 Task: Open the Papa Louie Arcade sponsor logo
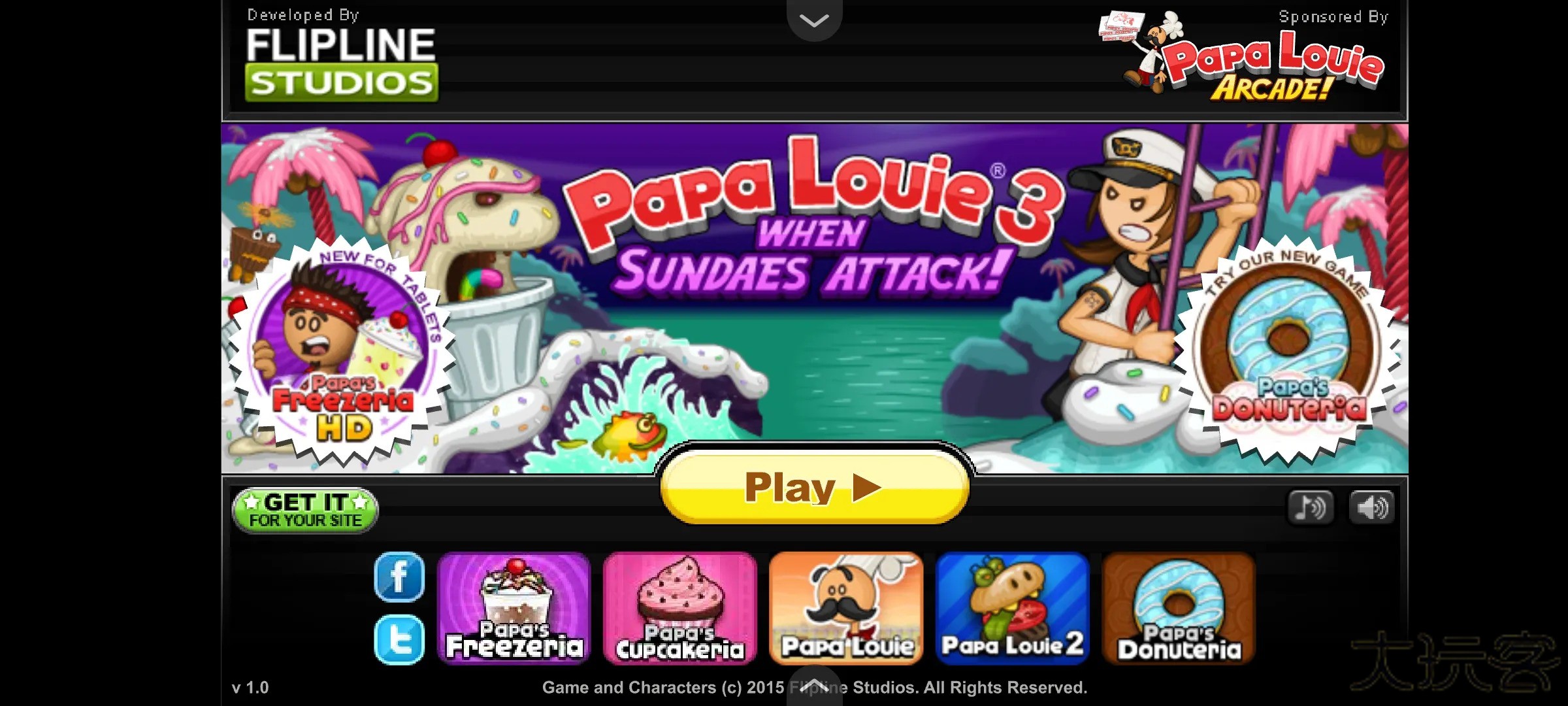pyautogui.click(x=1254, y=59)
